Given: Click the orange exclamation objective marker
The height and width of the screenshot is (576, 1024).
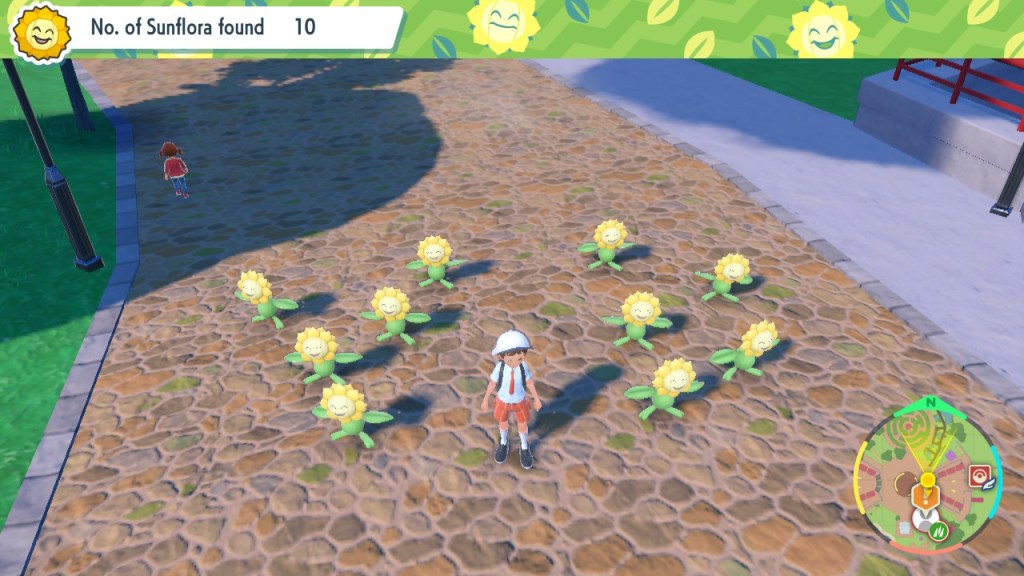Looking at the screenshot, I should (x=927, y=494).
